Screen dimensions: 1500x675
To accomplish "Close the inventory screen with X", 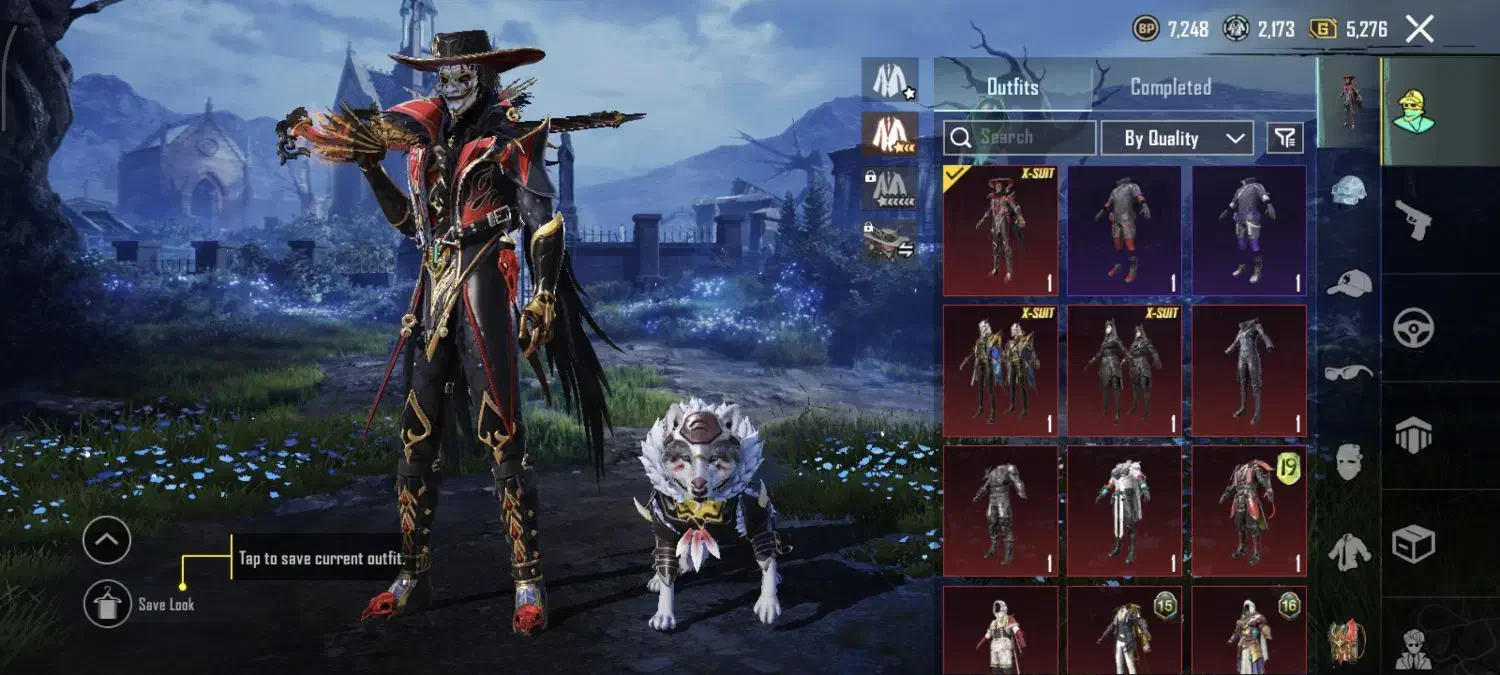I will (x=1420, y=29).
